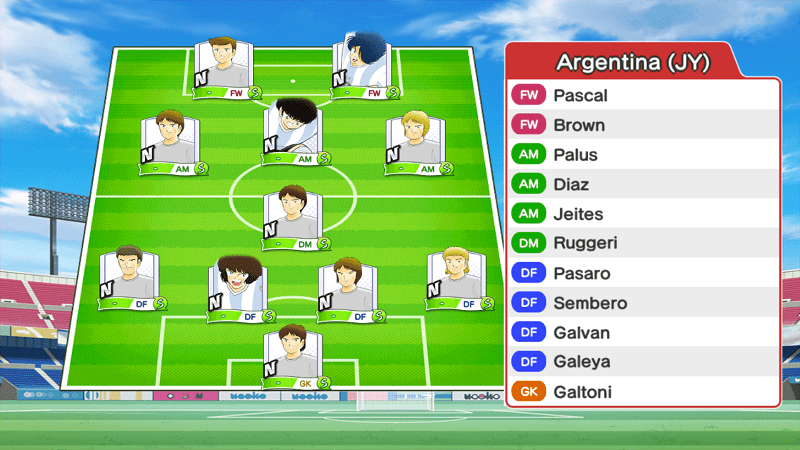Select Diaz in the team list
800x450 pixels.
[x=641, y=185]
